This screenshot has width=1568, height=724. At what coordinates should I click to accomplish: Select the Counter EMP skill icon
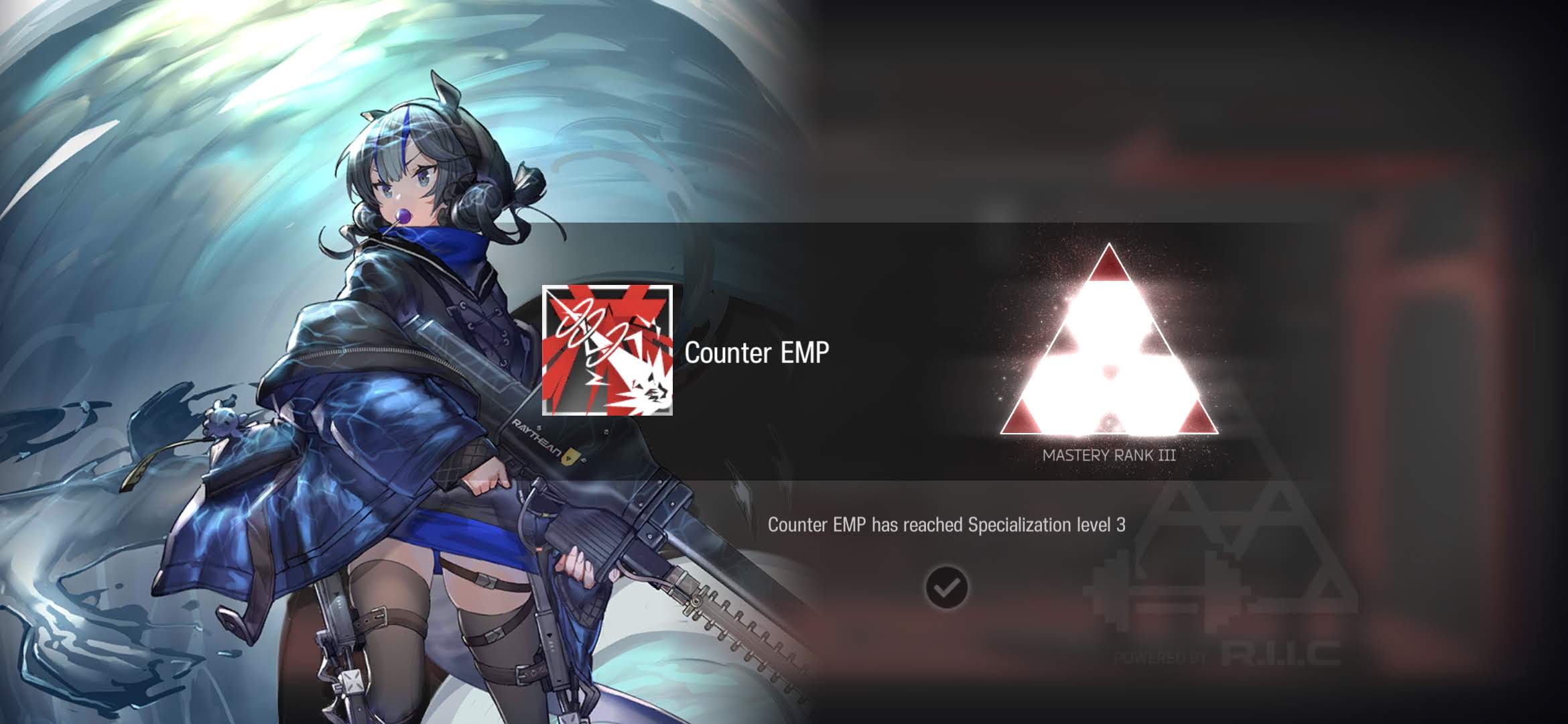(607, 351)
